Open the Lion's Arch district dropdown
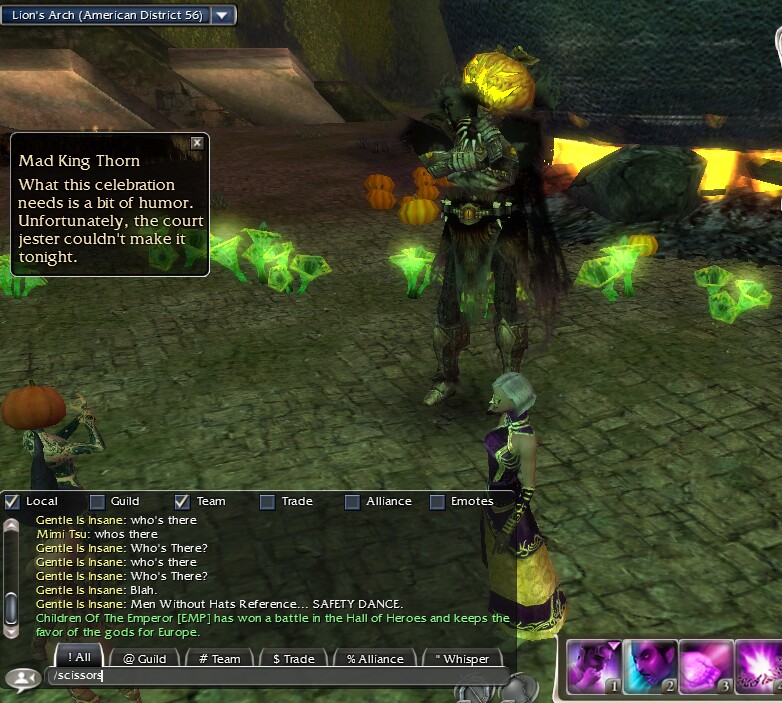Screen dimensions: 782x703 pyautogui.click(x=223, y=15)
